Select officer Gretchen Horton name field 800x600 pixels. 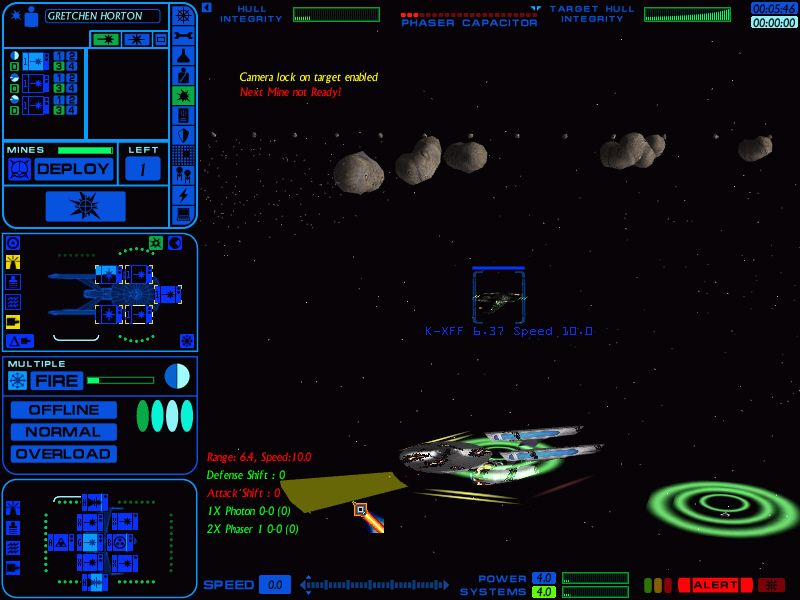click(x=102, y=16)
